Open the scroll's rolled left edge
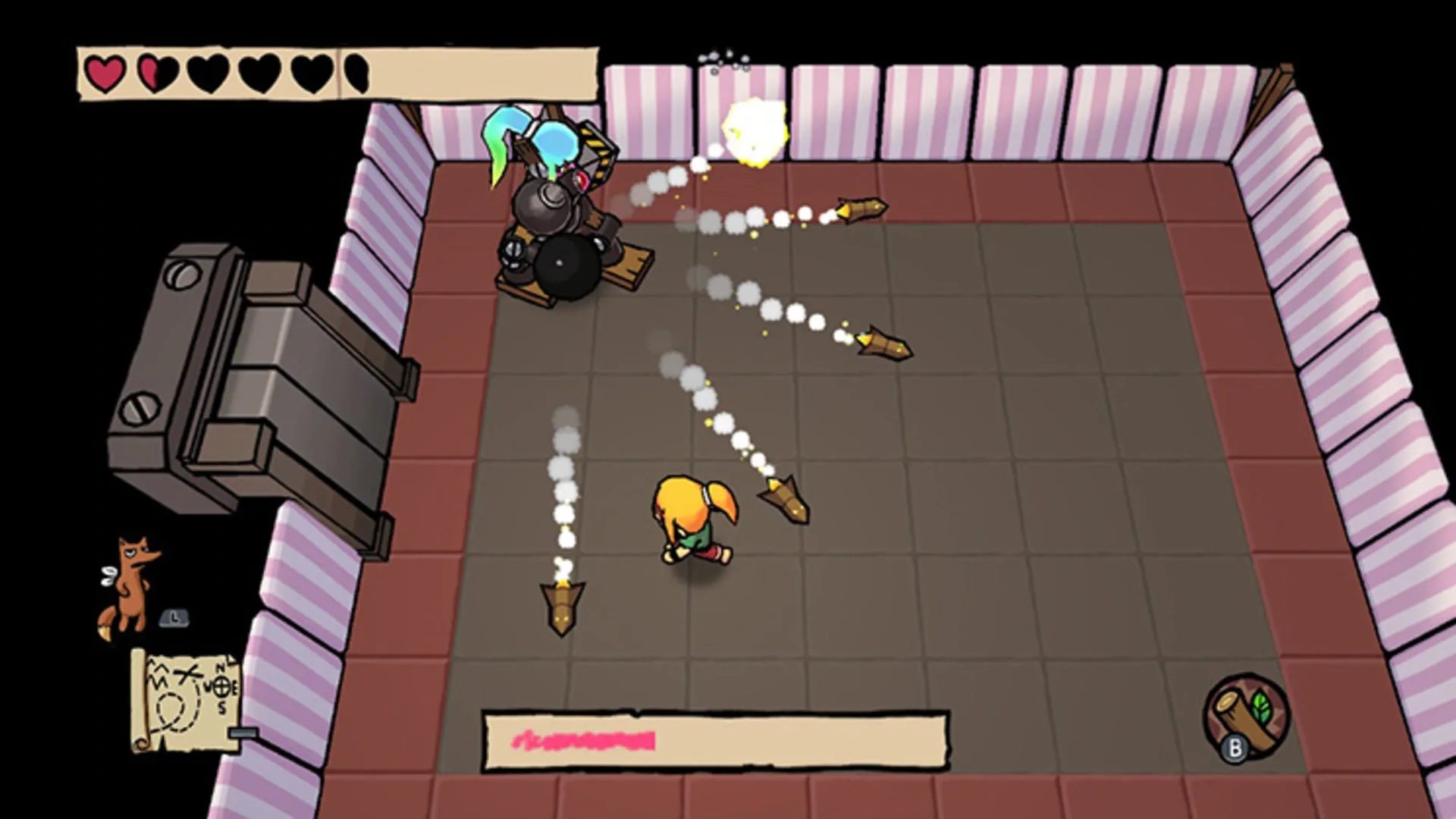Screen dimensions: 1456x819 [x=138, y=695]
